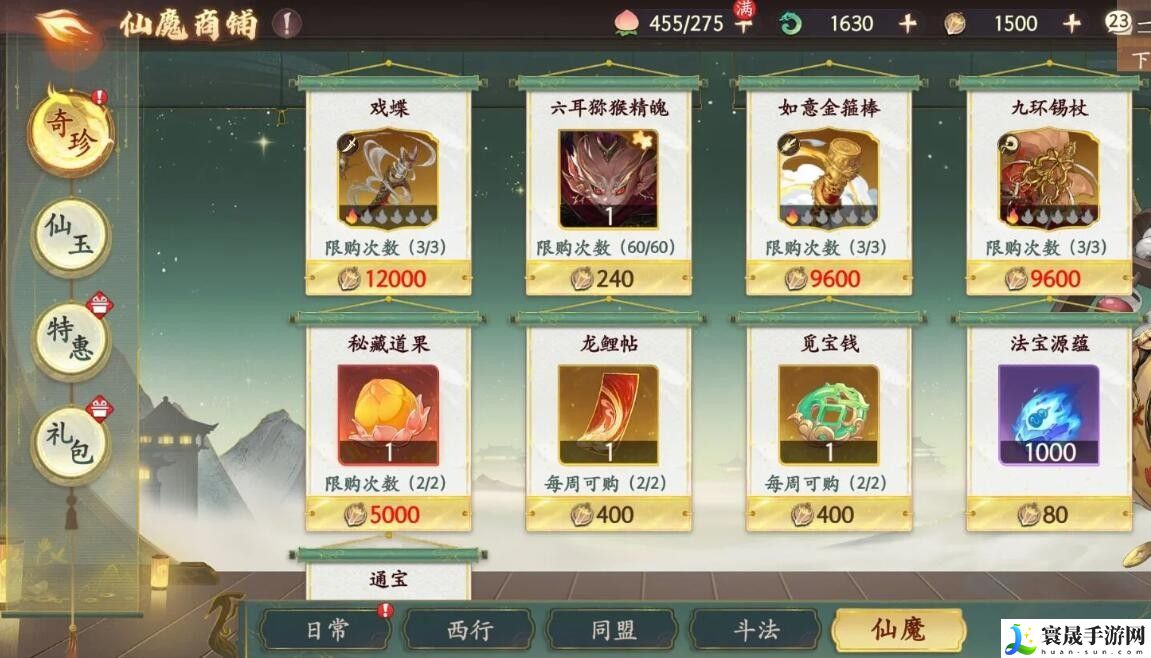
Task: Open the 斗法 shop tab
Action: pyautogui.click(x=756, y=630)
